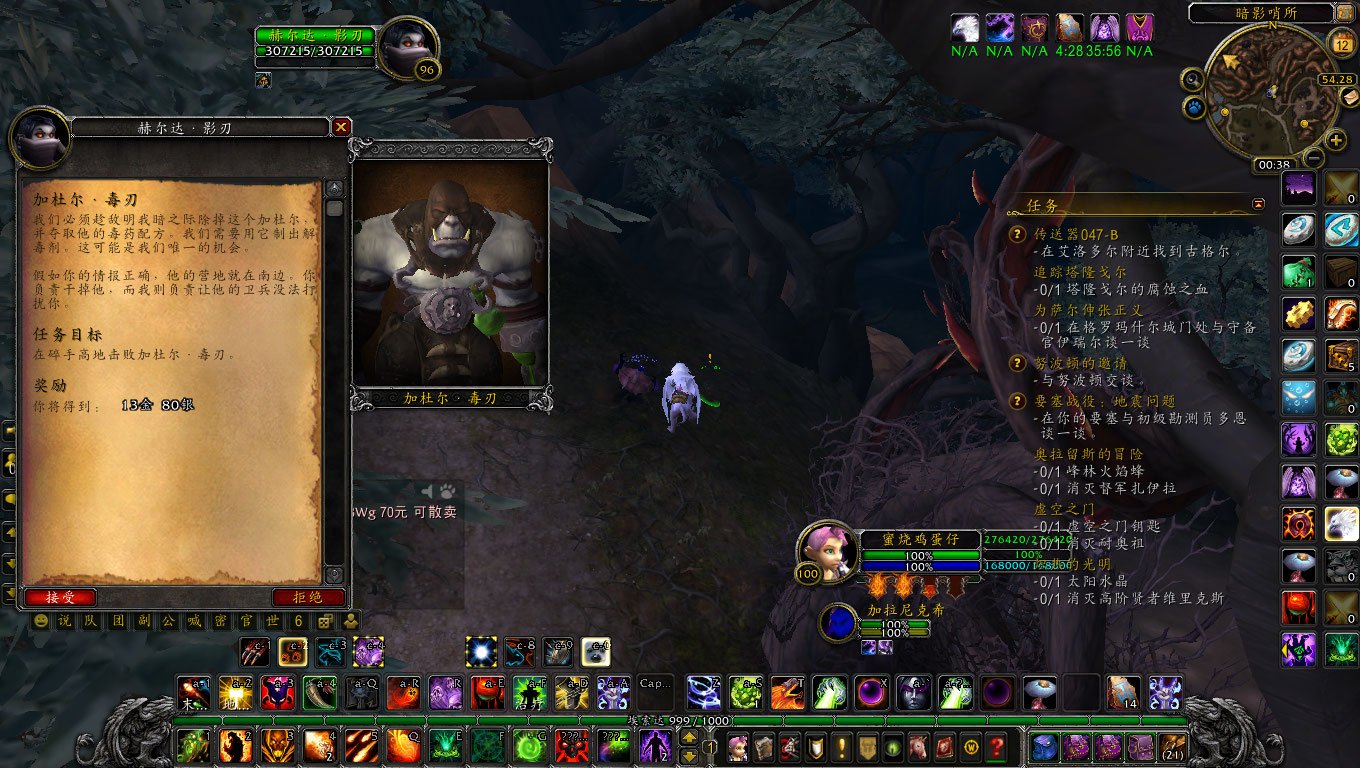
Task: Collapse the 任务 quest tracker
Action: tap(1258, 204)
